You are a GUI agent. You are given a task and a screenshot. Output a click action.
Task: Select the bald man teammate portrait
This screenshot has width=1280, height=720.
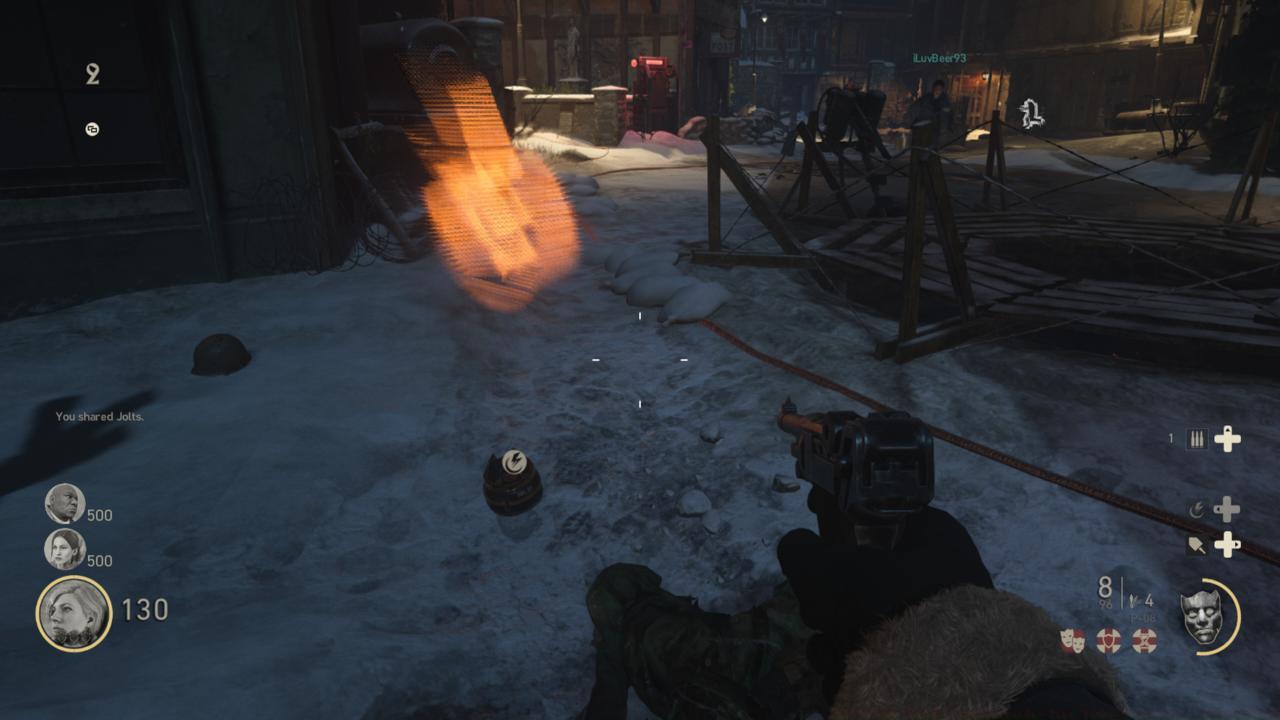65,503
